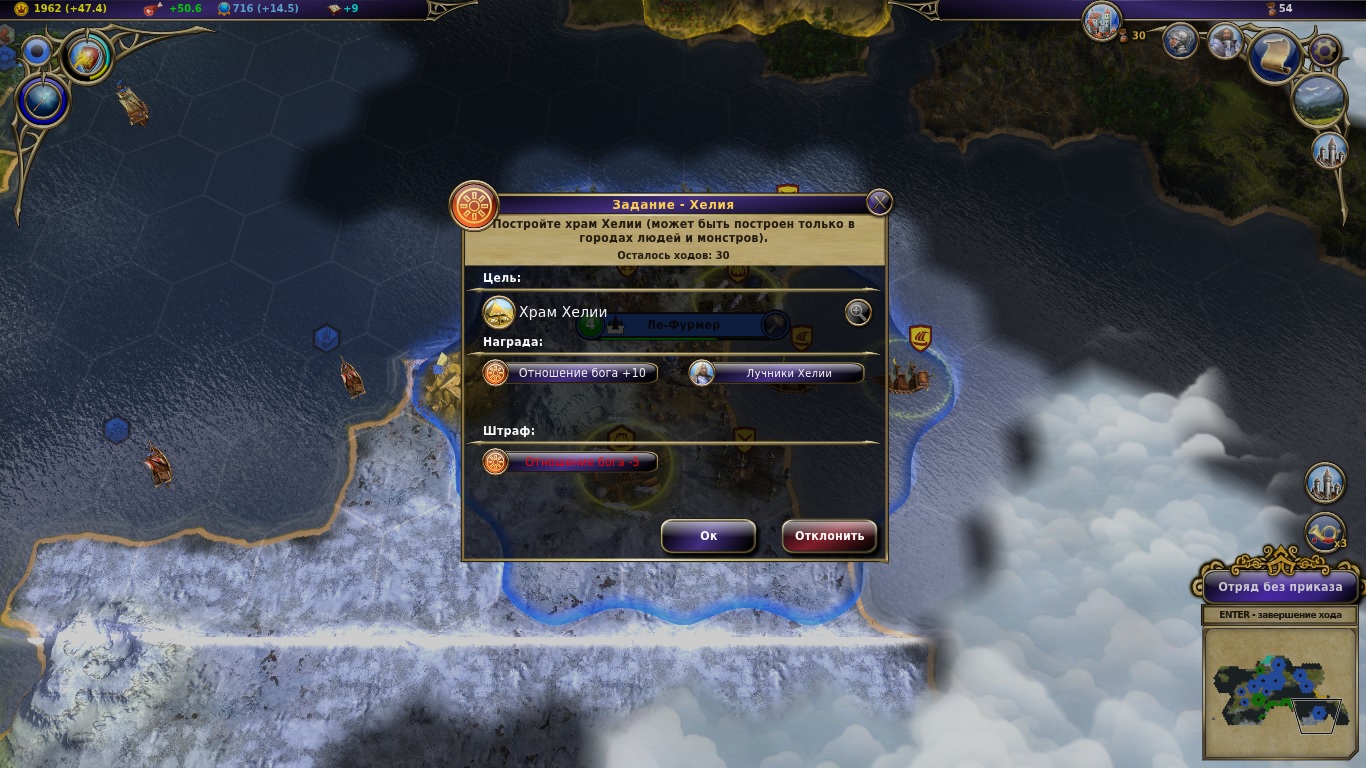The height and width of the screenshot is (768, 1366).
Task: Click the armored knight helmet icon
Action: click(x=1181, y=41)
